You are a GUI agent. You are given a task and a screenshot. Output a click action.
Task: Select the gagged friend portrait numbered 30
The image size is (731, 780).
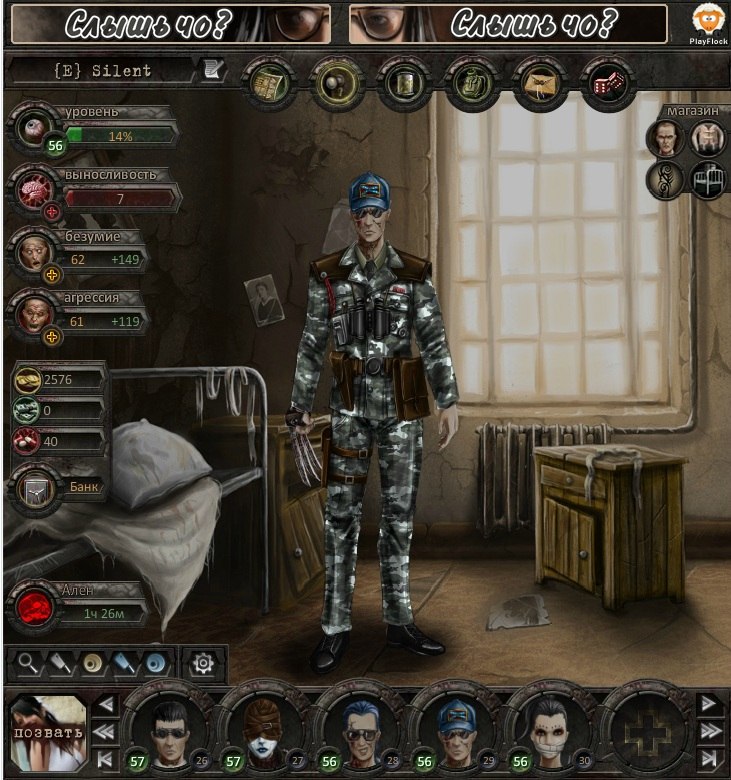(x=549, y=727)
